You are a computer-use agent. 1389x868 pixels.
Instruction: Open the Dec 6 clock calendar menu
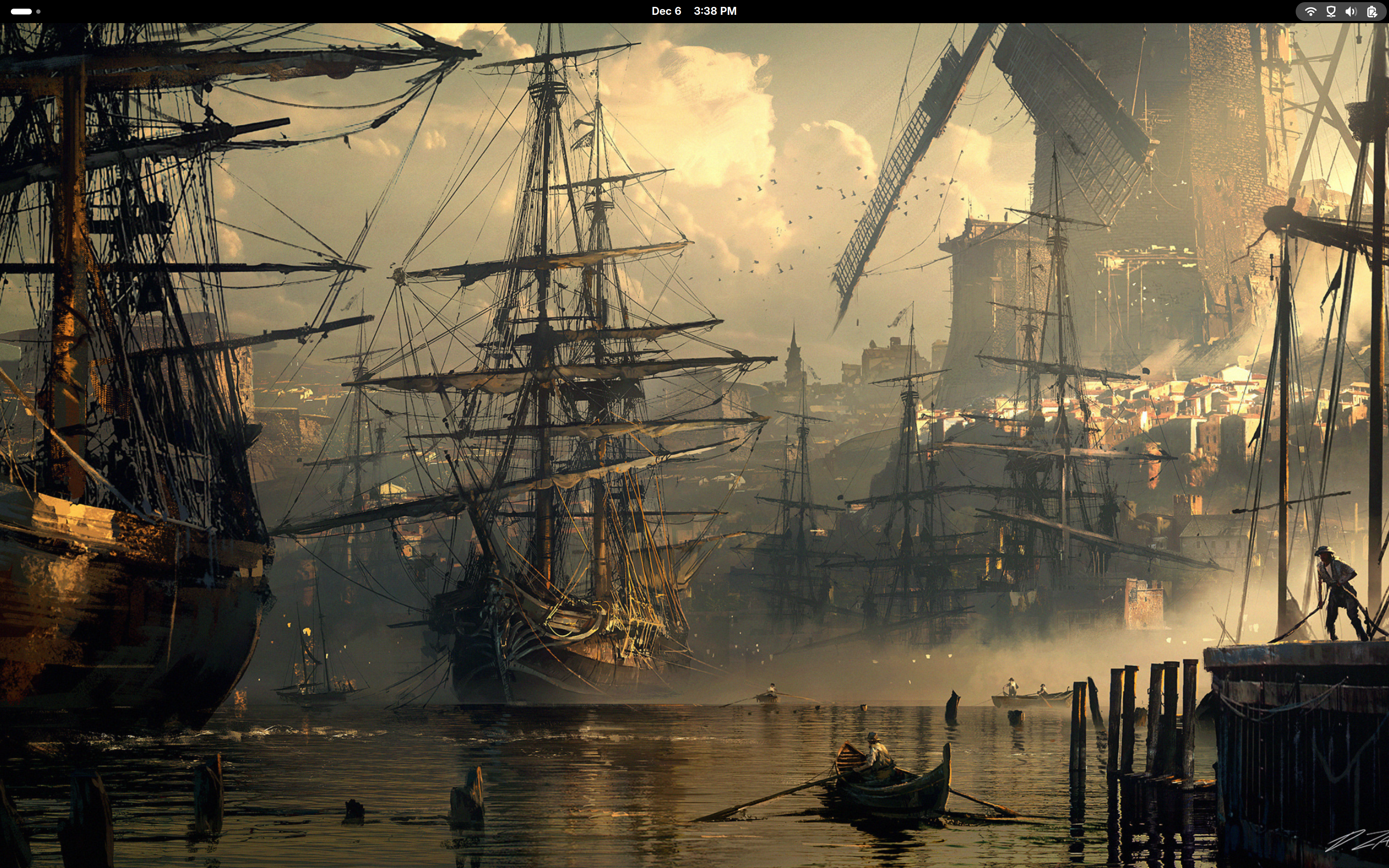click(693, 11)
